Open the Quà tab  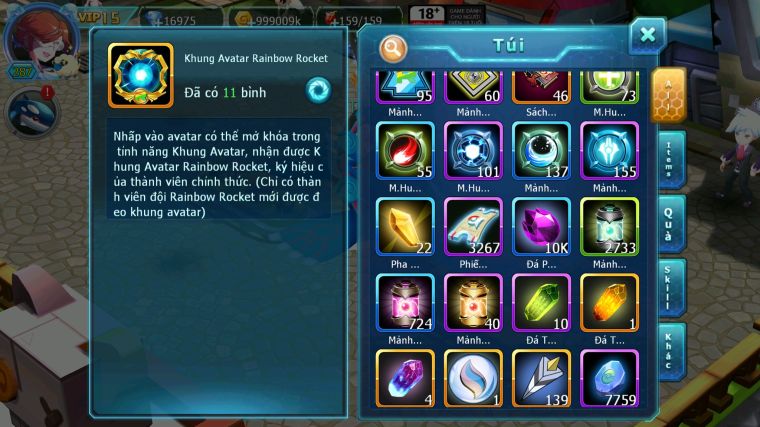[x=671, y=225]
